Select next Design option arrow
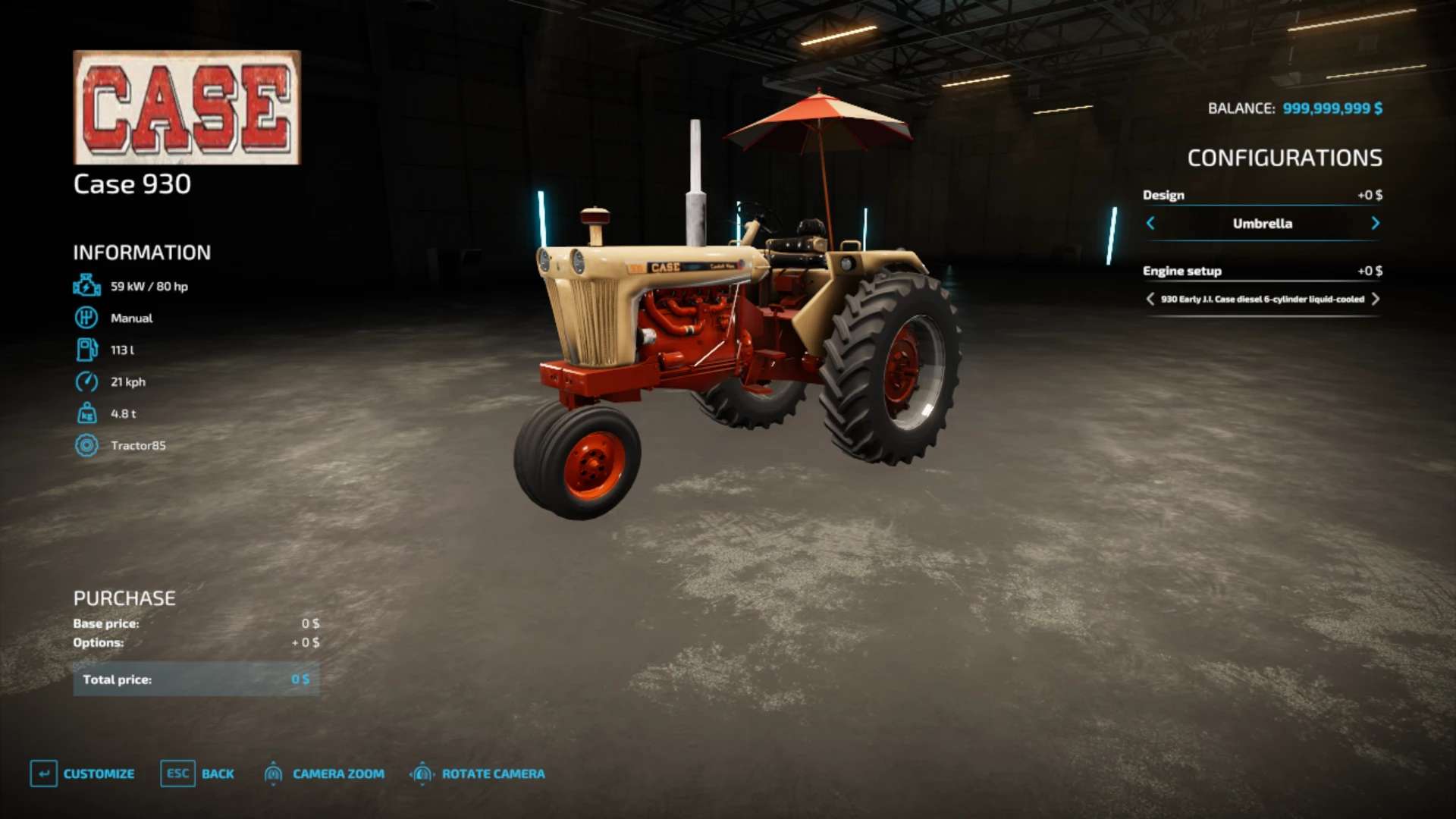 point(1375,223)
